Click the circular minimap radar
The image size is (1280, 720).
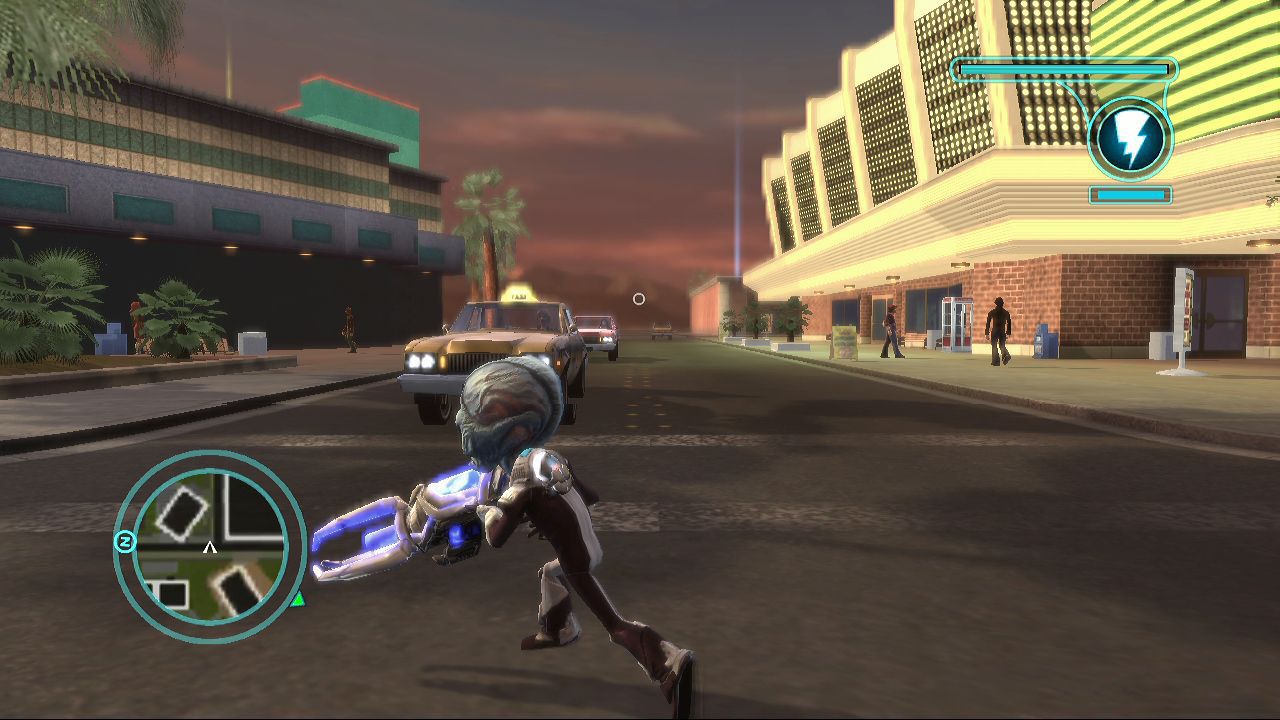point(210,545)
